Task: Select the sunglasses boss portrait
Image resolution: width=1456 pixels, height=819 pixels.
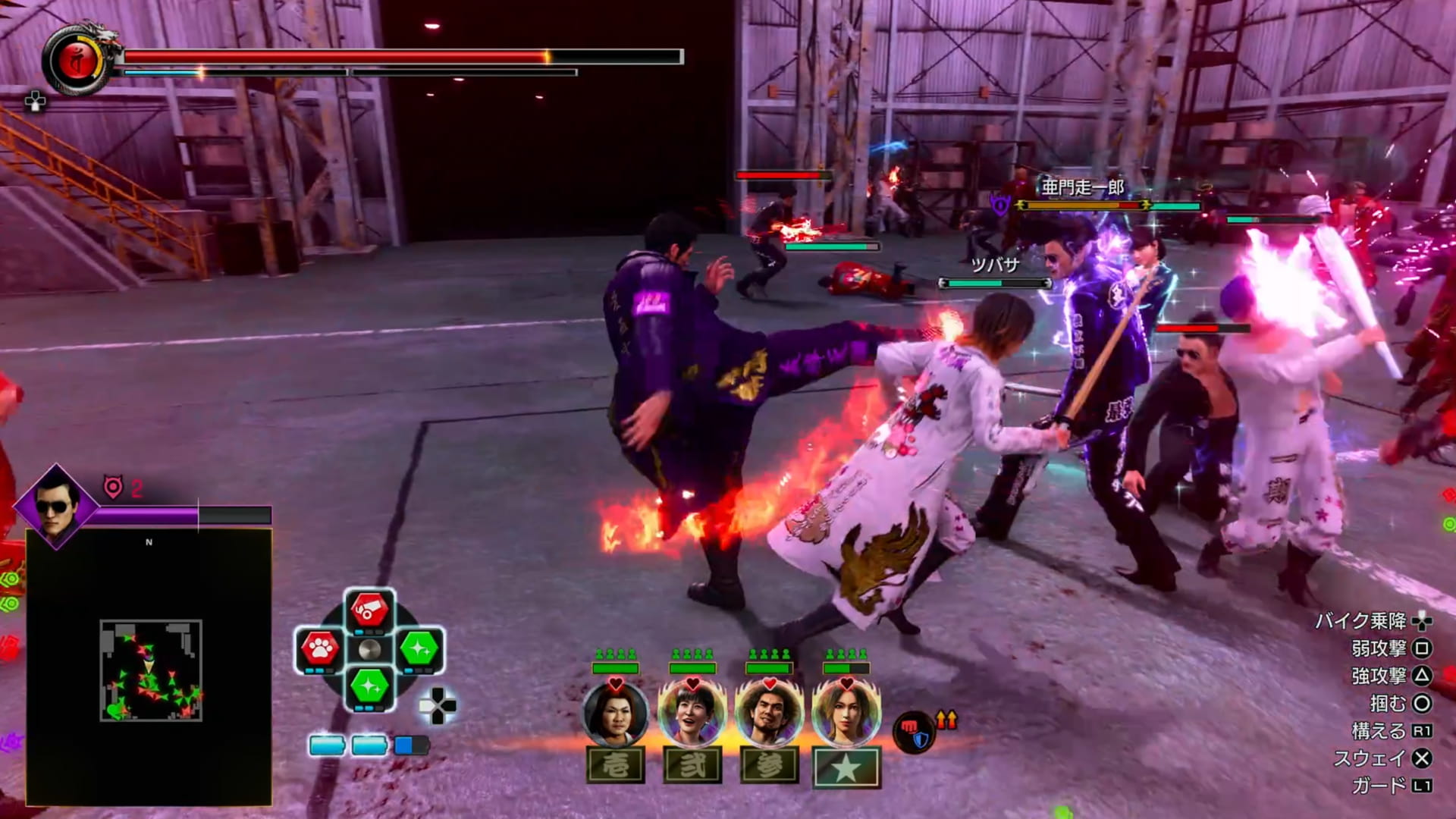Action: tap(56, 506)
